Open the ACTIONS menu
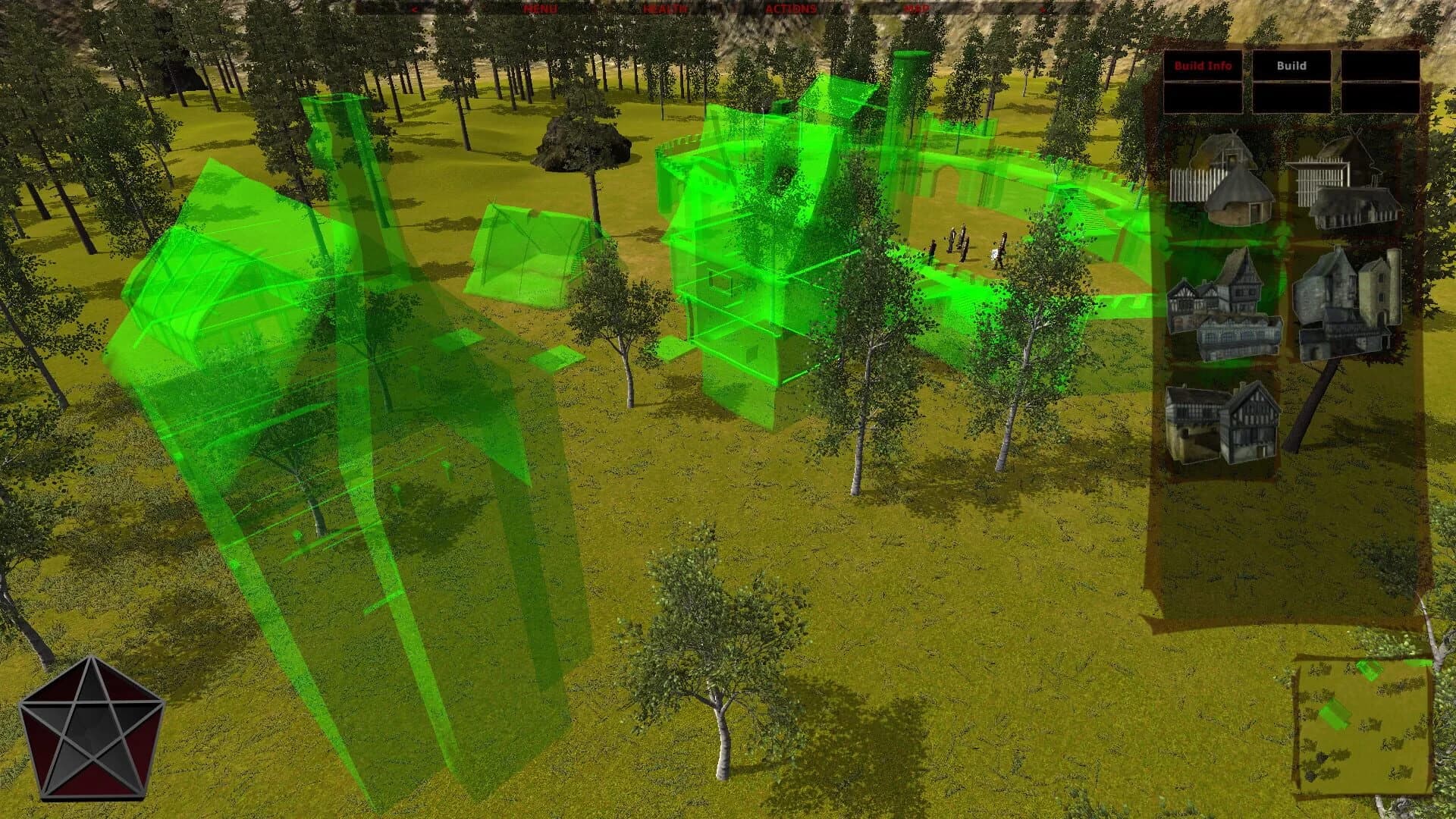The width and height of the screenshot is (1456, 819). point(792,9)
